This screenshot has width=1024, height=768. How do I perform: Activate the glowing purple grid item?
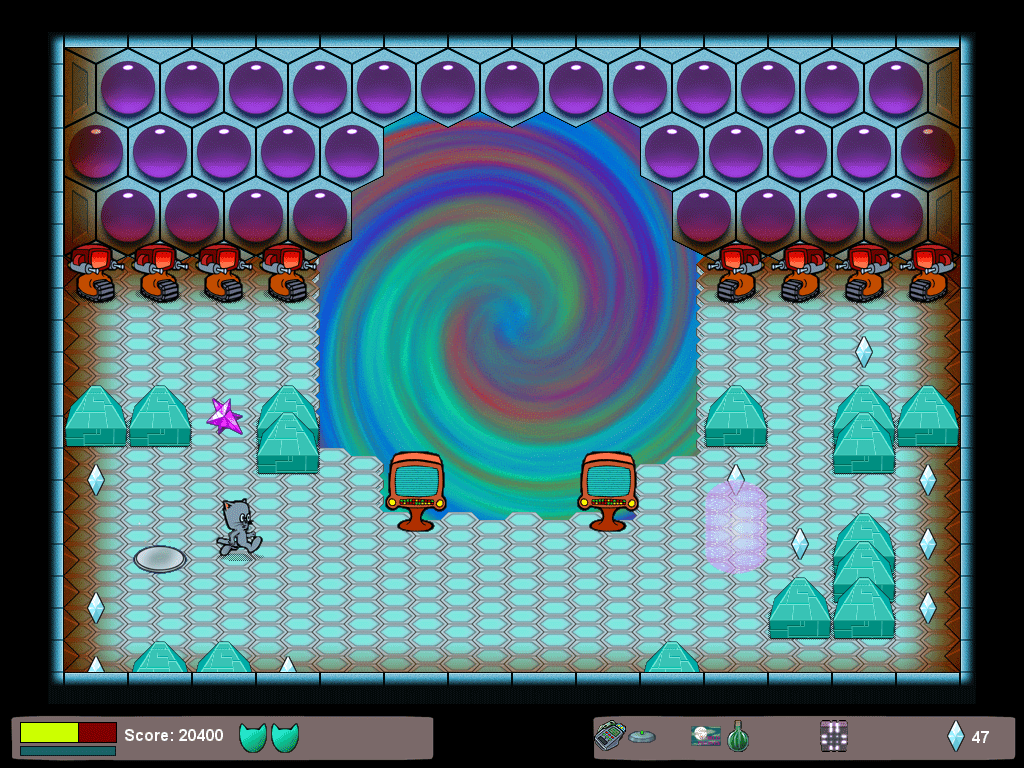[833, 736]
